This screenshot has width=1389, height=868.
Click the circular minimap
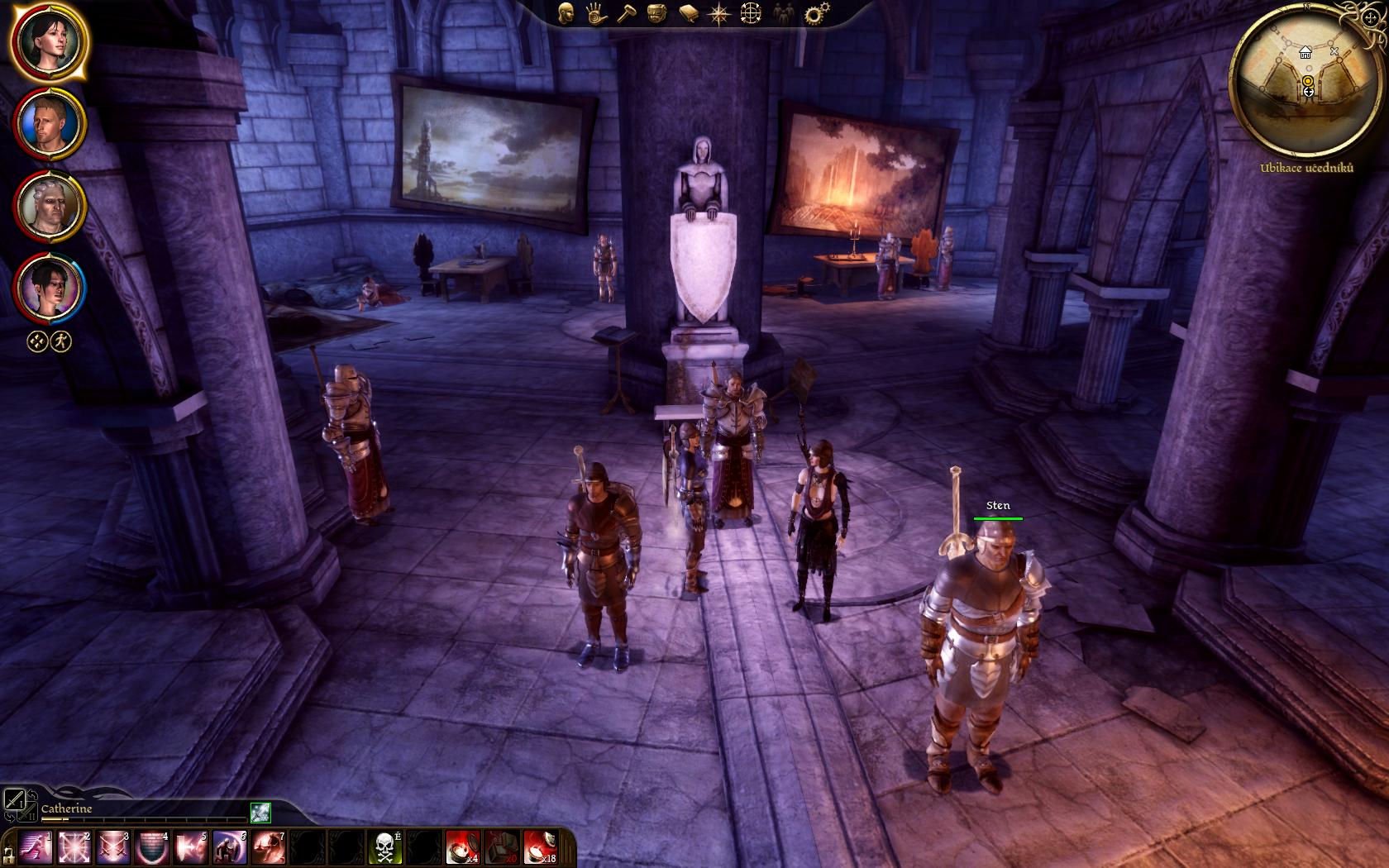click(x=1305, y=79)
